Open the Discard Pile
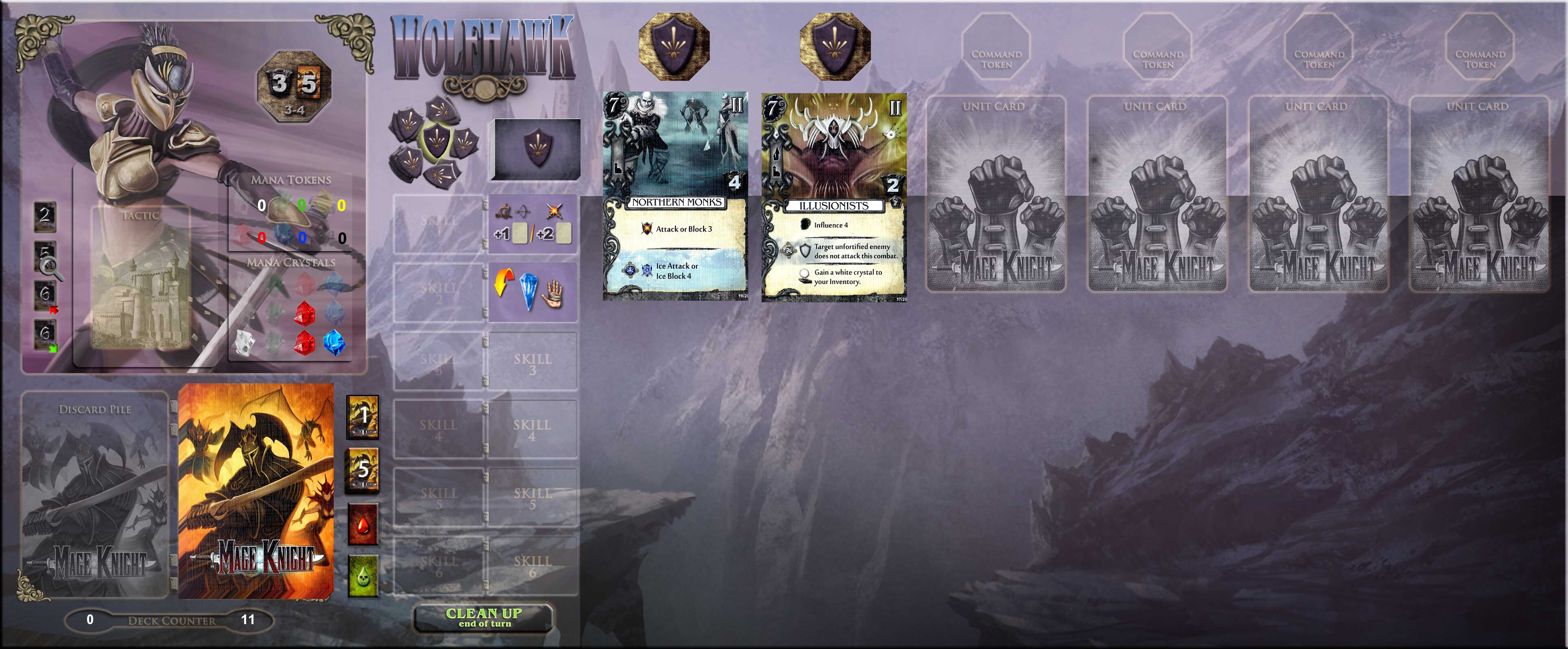Viewport: 1568px width, 649px height. click(95, 494)
